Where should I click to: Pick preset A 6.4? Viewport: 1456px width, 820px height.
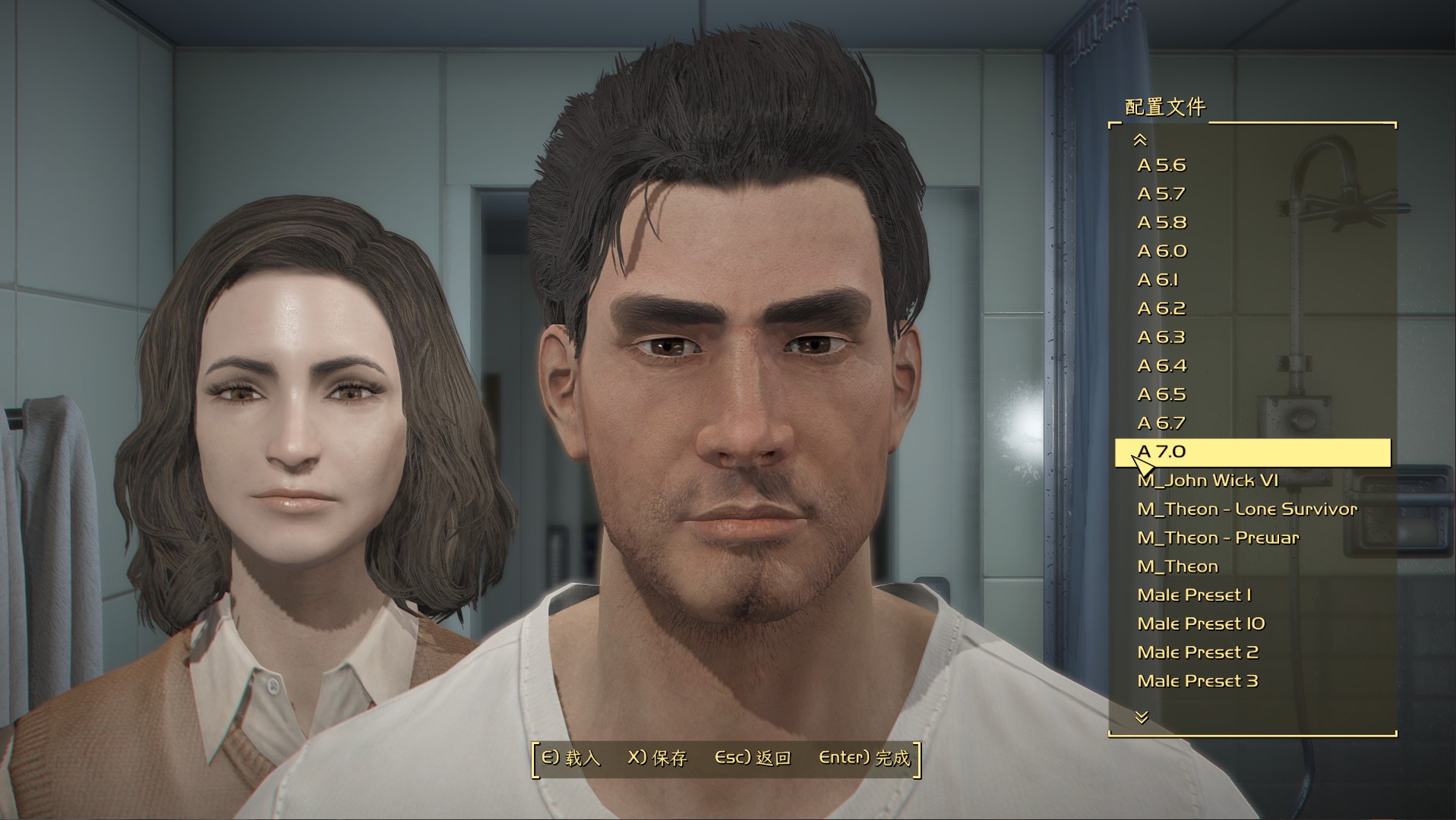[1161, 366]
